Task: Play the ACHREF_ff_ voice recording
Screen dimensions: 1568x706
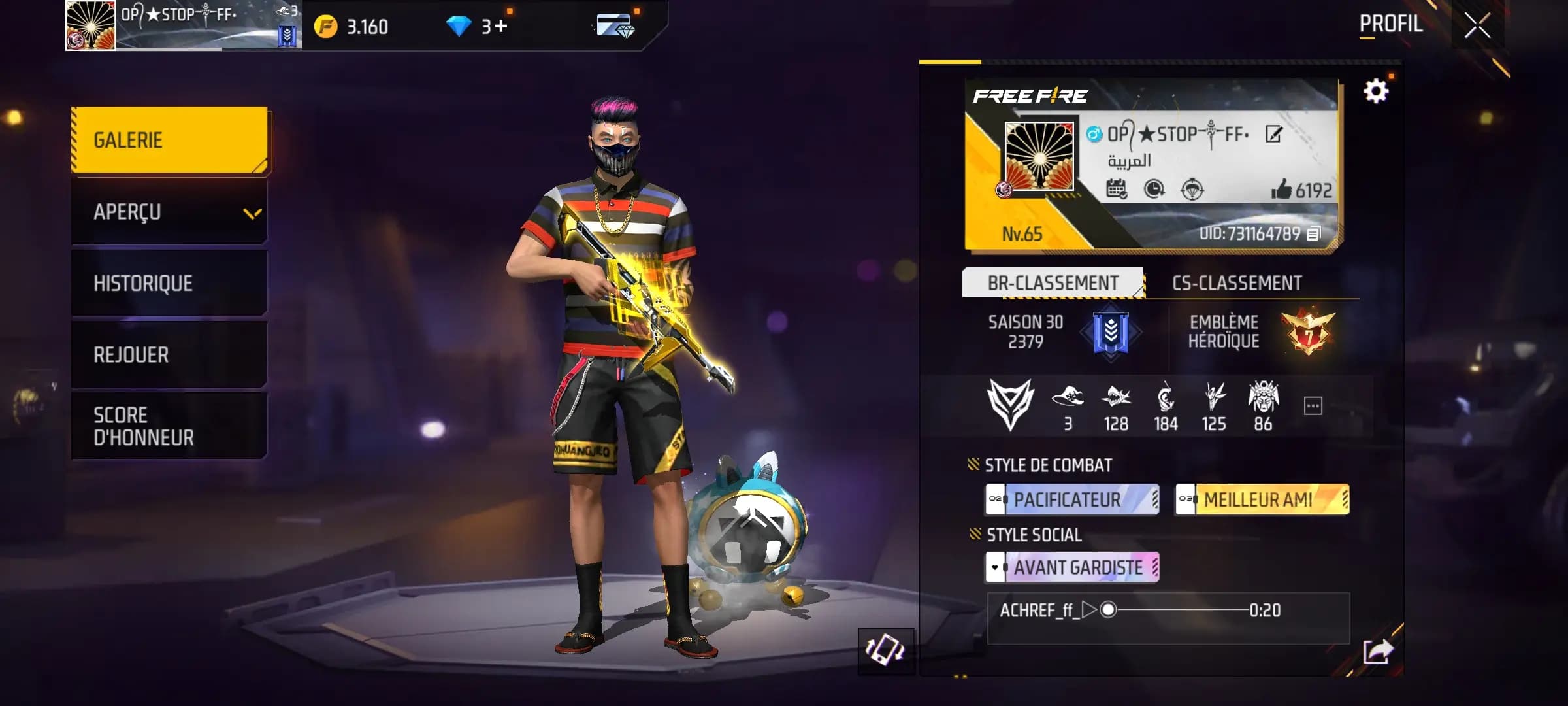Action: [1088, 610]
